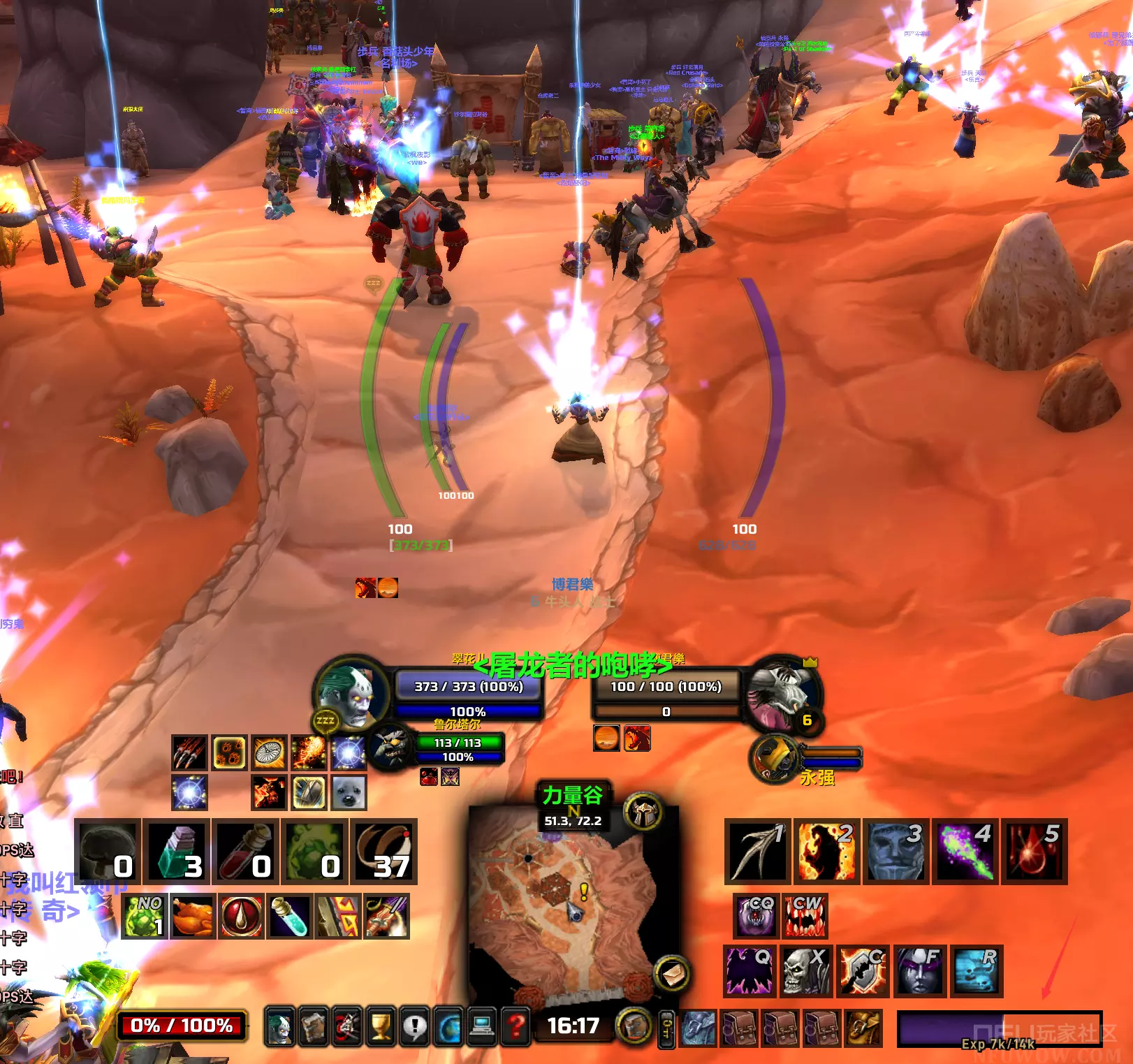1133x1064 pixels.
Task: Cast the green bolt spell on key 4
Action: (964, 851)
